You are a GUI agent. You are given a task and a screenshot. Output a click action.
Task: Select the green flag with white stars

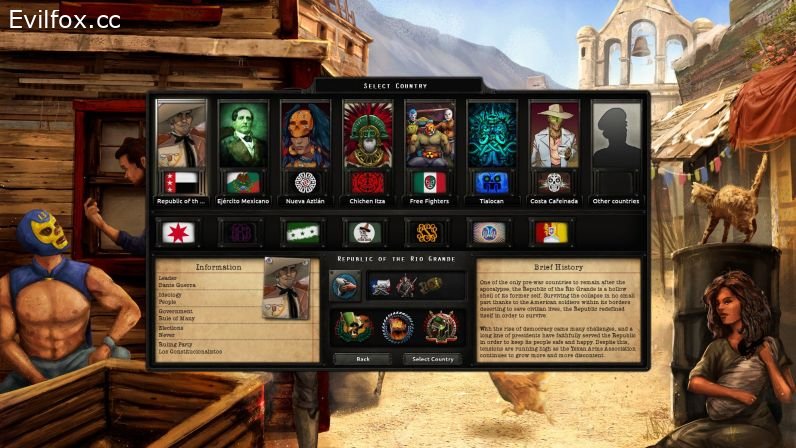300,233
